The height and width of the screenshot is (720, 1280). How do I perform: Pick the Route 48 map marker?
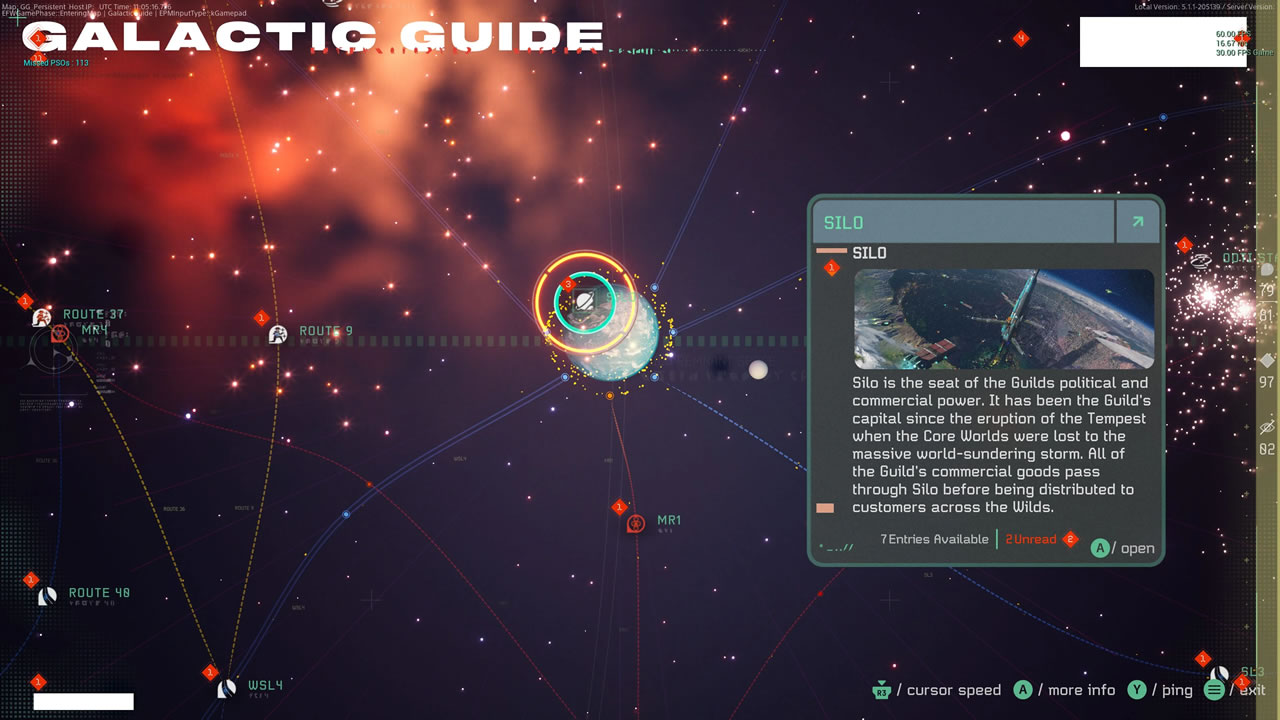[47, 596]
